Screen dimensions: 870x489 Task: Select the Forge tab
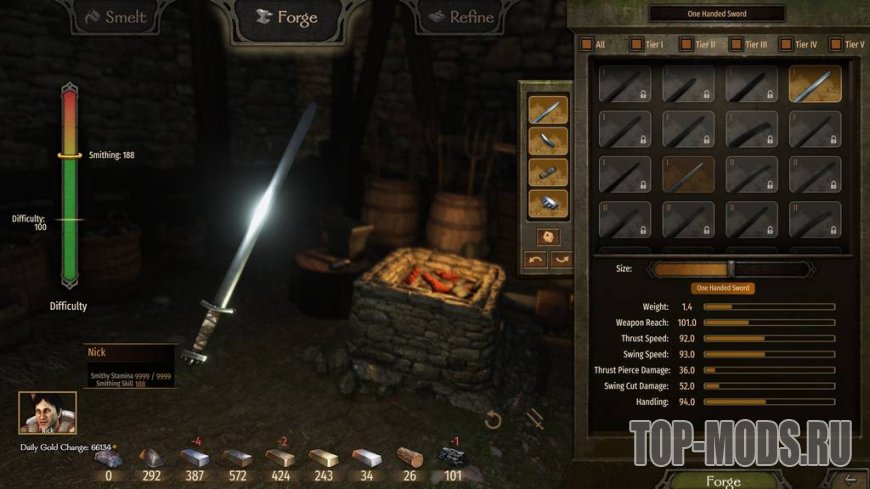pyautogui.click(x=287, y=18)
